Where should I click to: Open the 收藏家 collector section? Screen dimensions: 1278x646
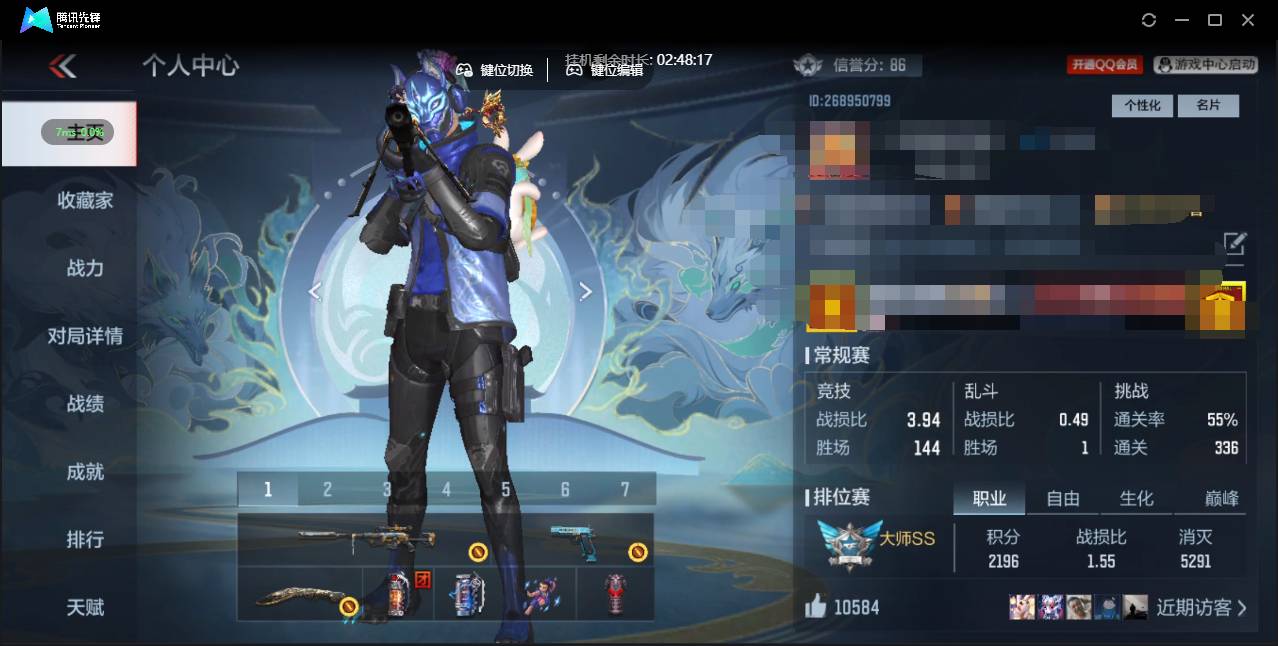(x=85, y=200)
